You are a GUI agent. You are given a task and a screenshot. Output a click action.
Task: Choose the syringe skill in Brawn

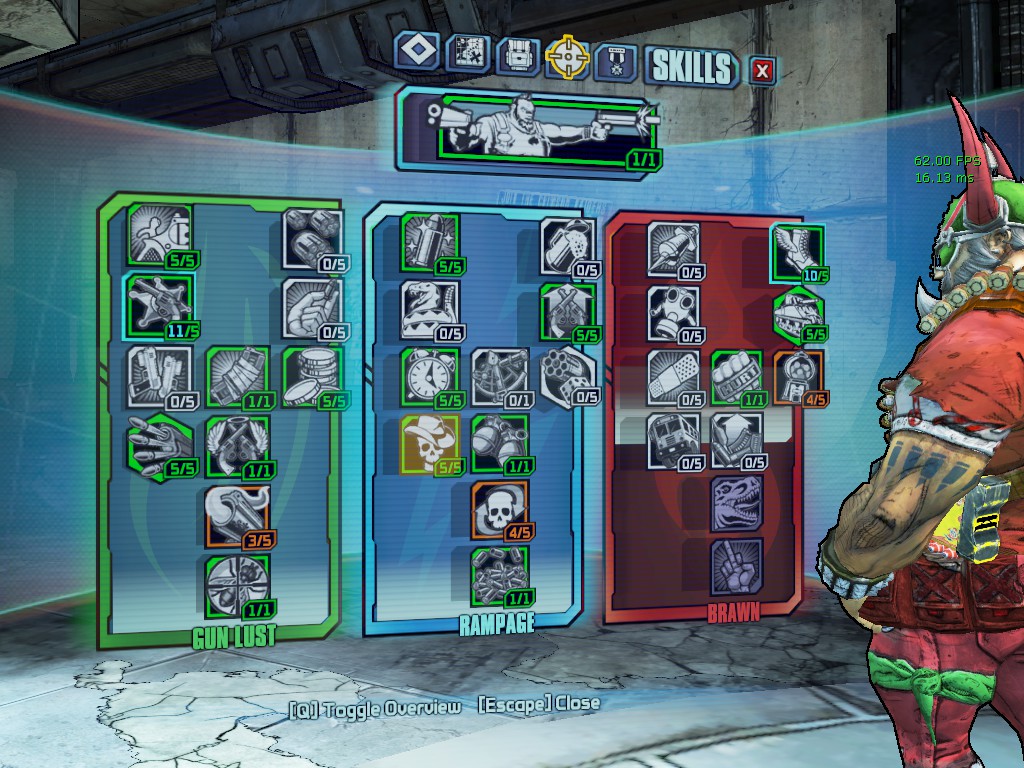point(673,248)
